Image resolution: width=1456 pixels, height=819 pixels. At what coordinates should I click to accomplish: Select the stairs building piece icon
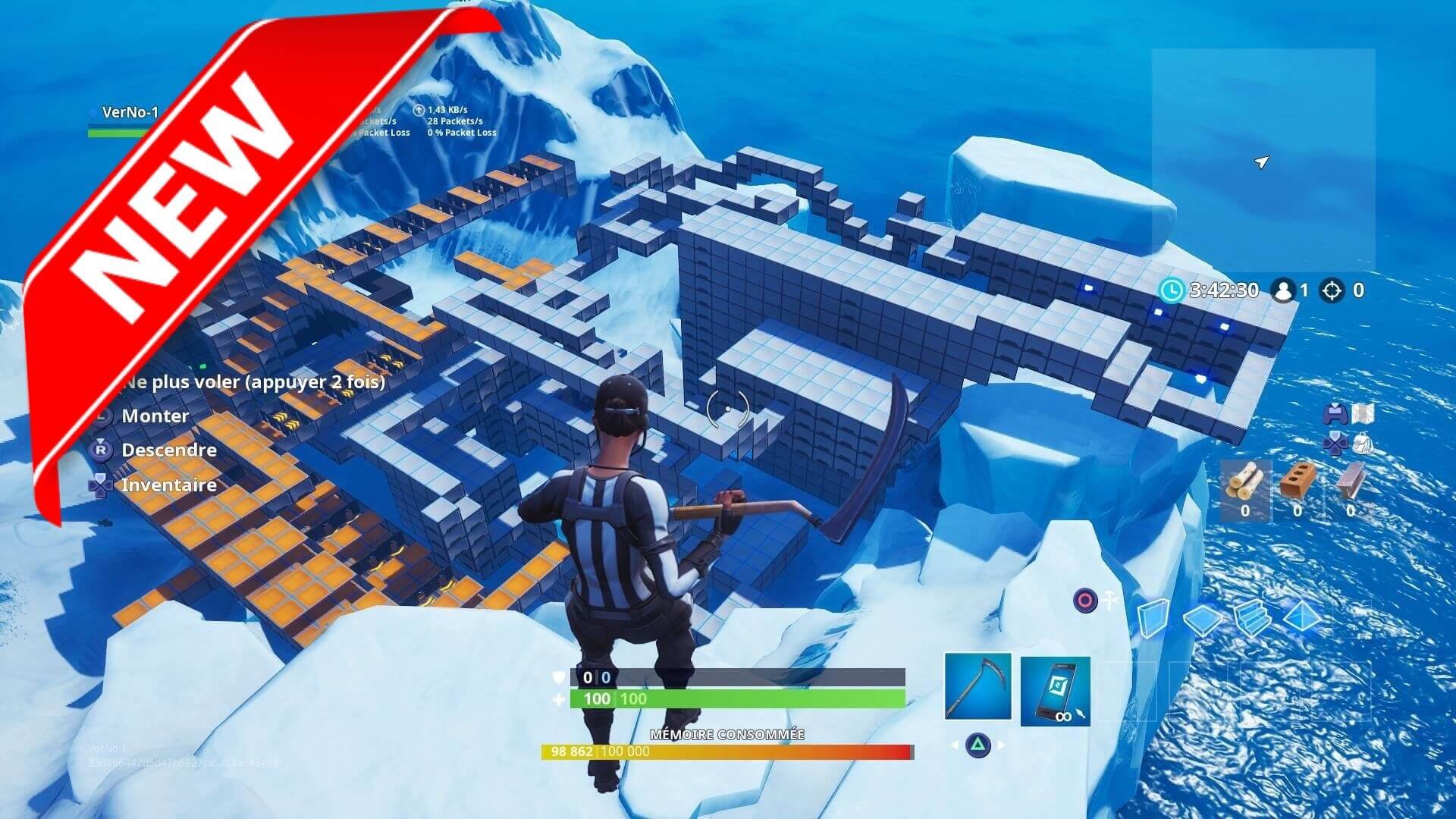point(1250,619)
